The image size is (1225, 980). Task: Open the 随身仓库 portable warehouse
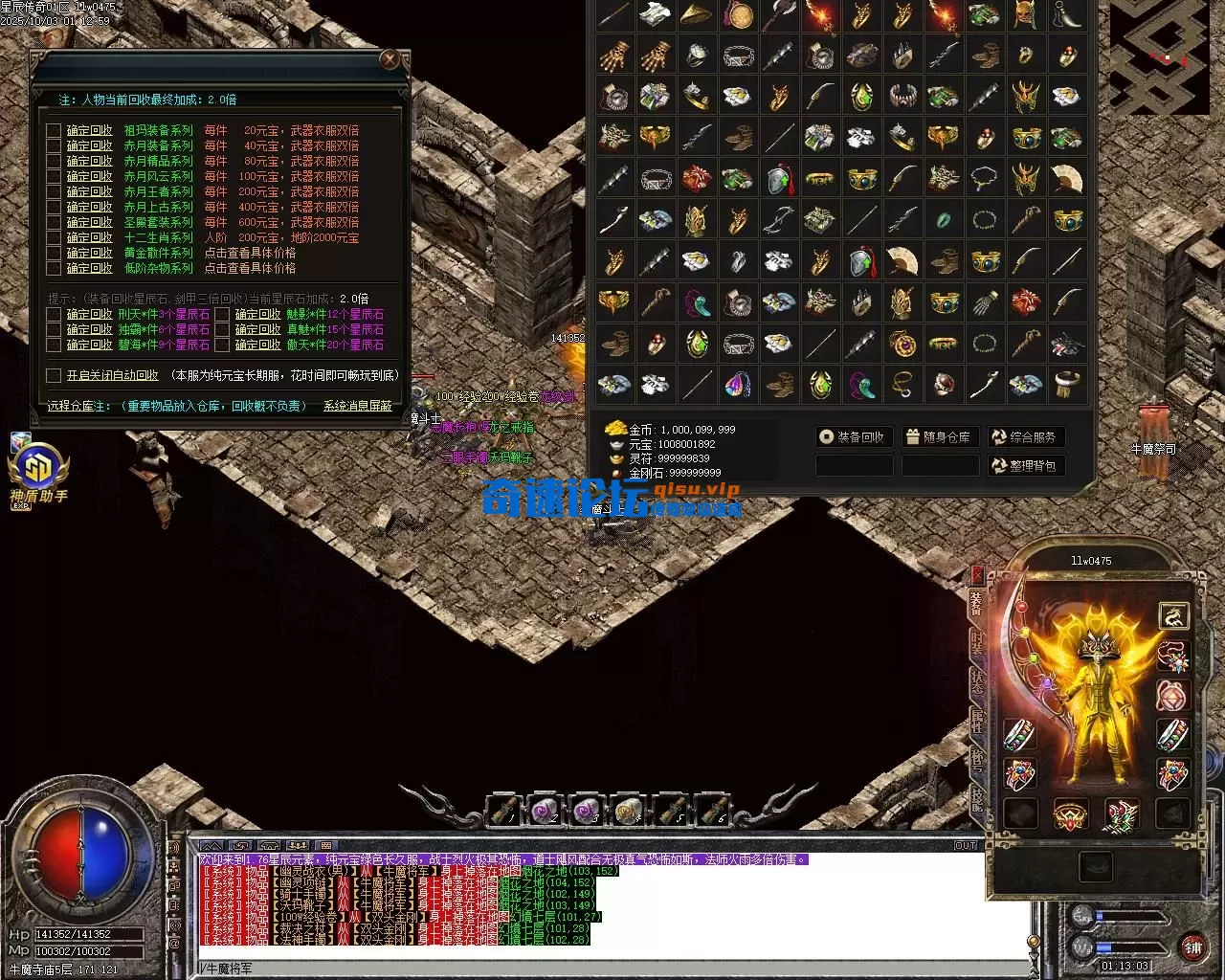pyautogui.click(x=938, y=437)
